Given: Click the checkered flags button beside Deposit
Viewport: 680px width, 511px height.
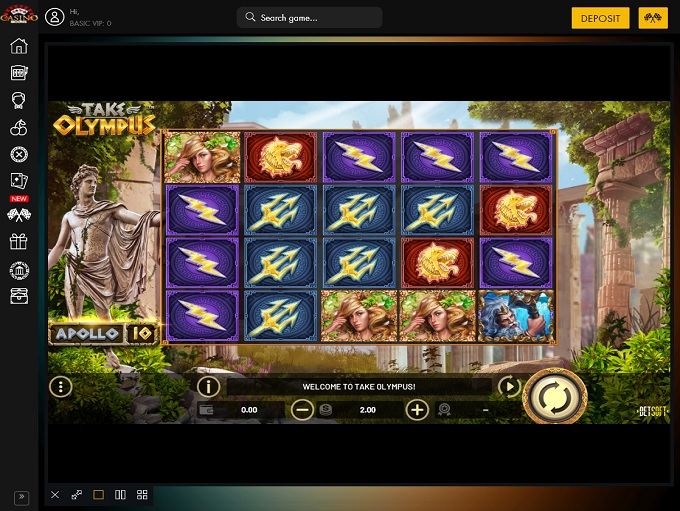Looking at the screenshot, I should pyautogui.click(x=653, y=18).
